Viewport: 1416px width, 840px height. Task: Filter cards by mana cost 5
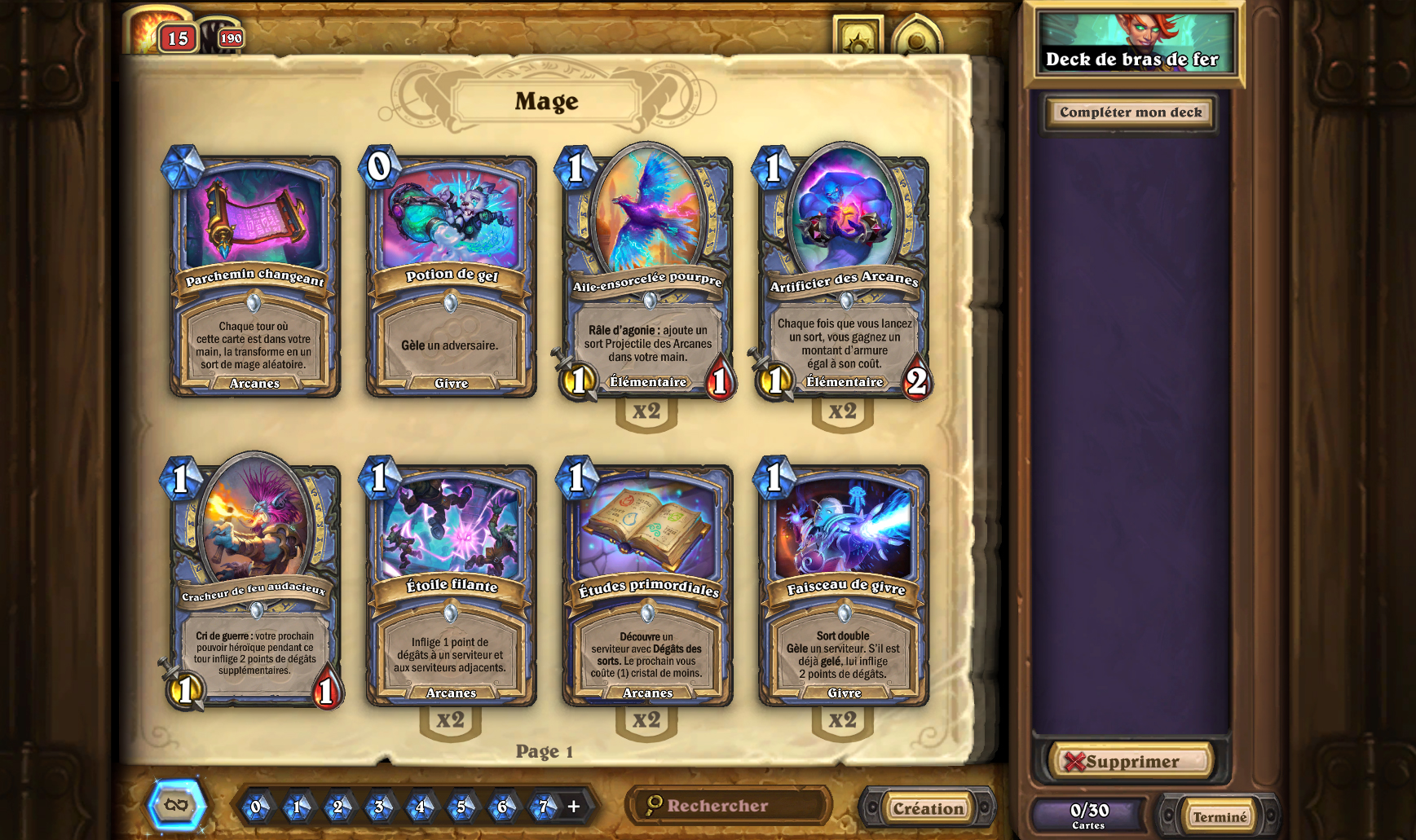pos(461,807)
